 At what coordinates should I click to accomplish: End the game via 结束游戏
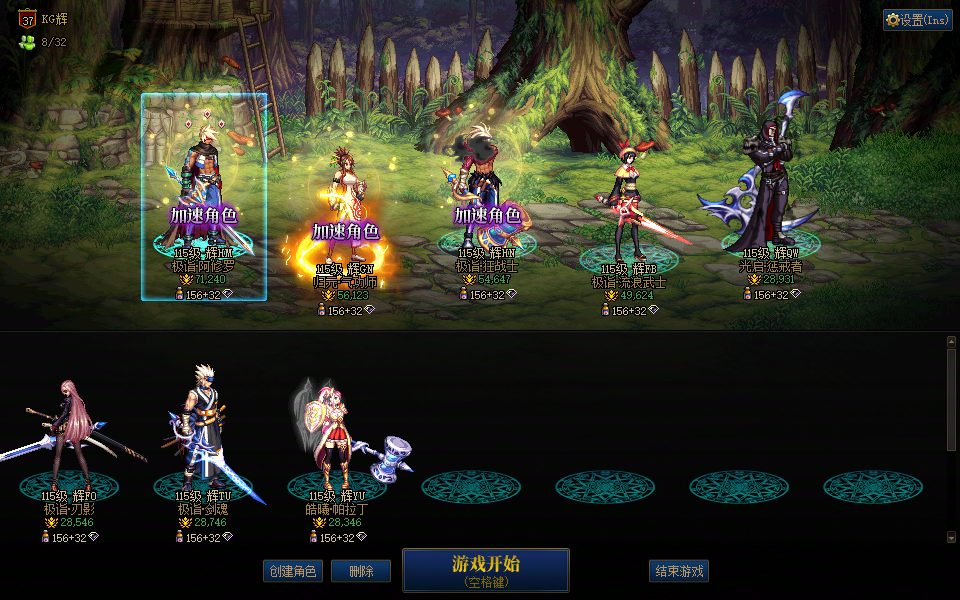[x=679, y=571]
